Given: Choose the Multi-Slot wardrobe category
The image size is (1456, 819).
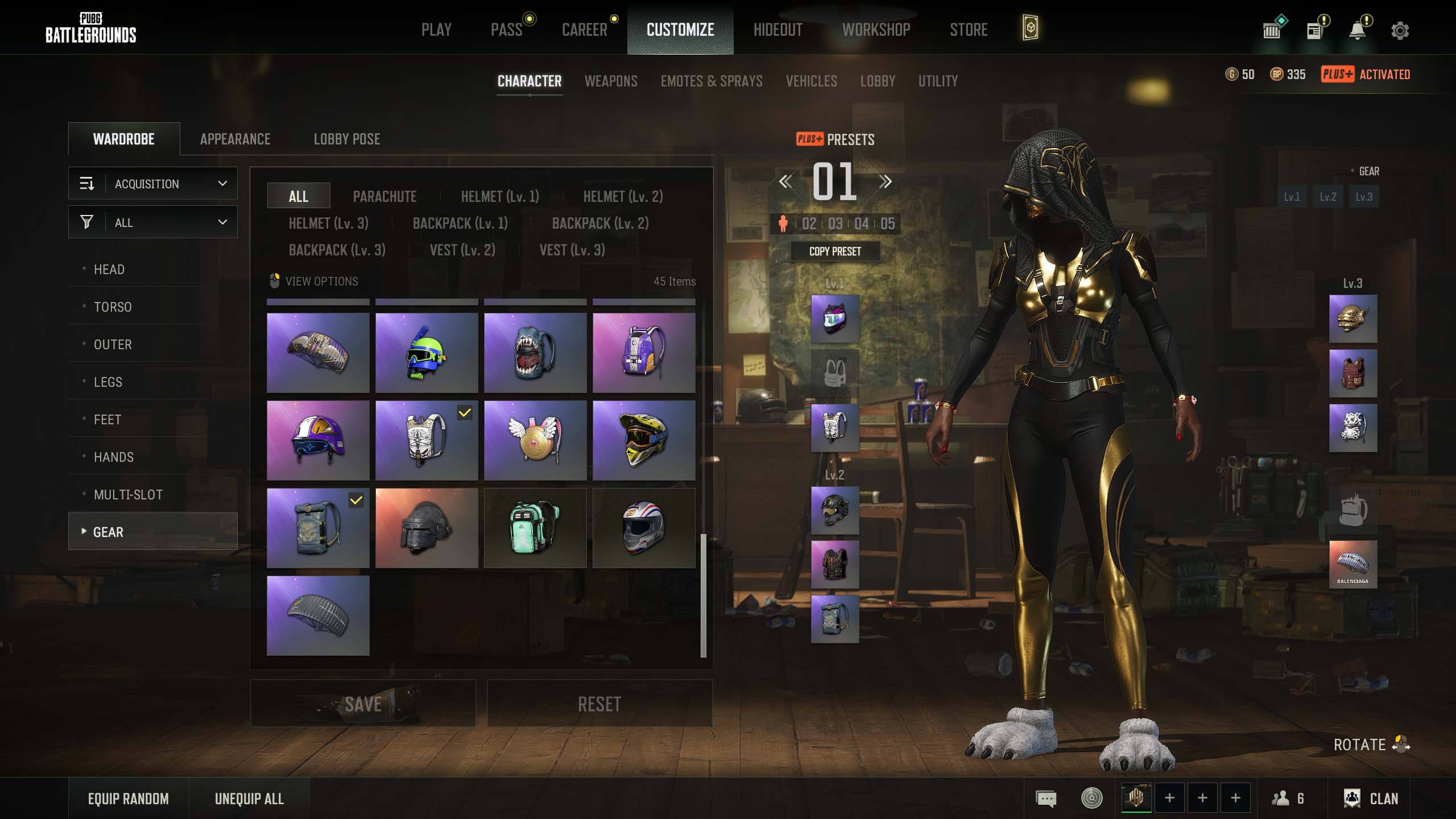Looking at the screenshot, I should coord(128,495).
